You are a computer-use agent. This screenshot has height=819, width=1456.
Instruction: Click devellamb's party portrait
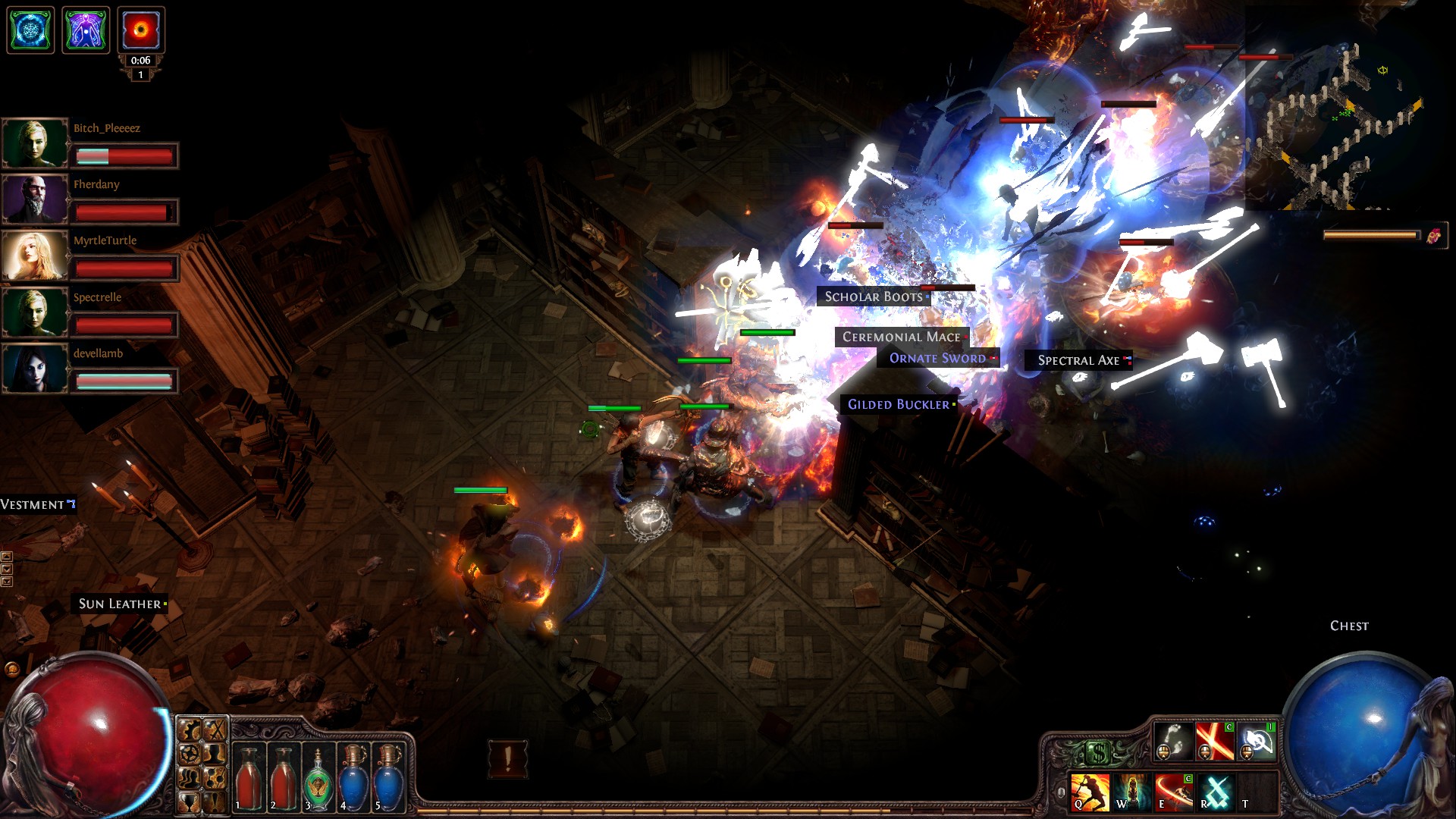(35, 368)
